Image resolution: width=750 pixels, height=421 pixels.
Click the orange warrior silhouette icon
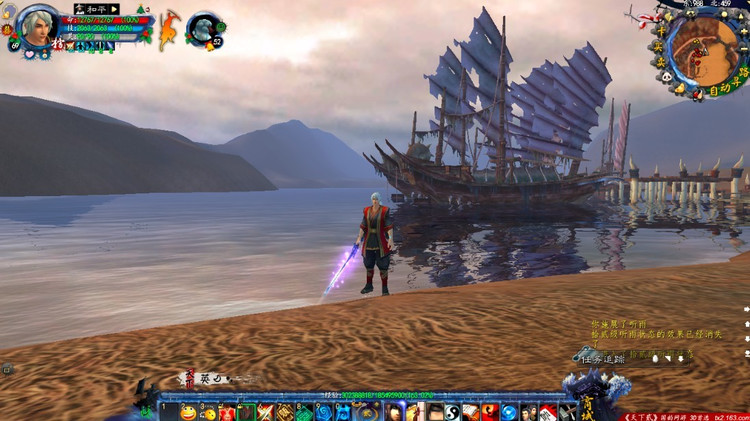pos(169,28)
